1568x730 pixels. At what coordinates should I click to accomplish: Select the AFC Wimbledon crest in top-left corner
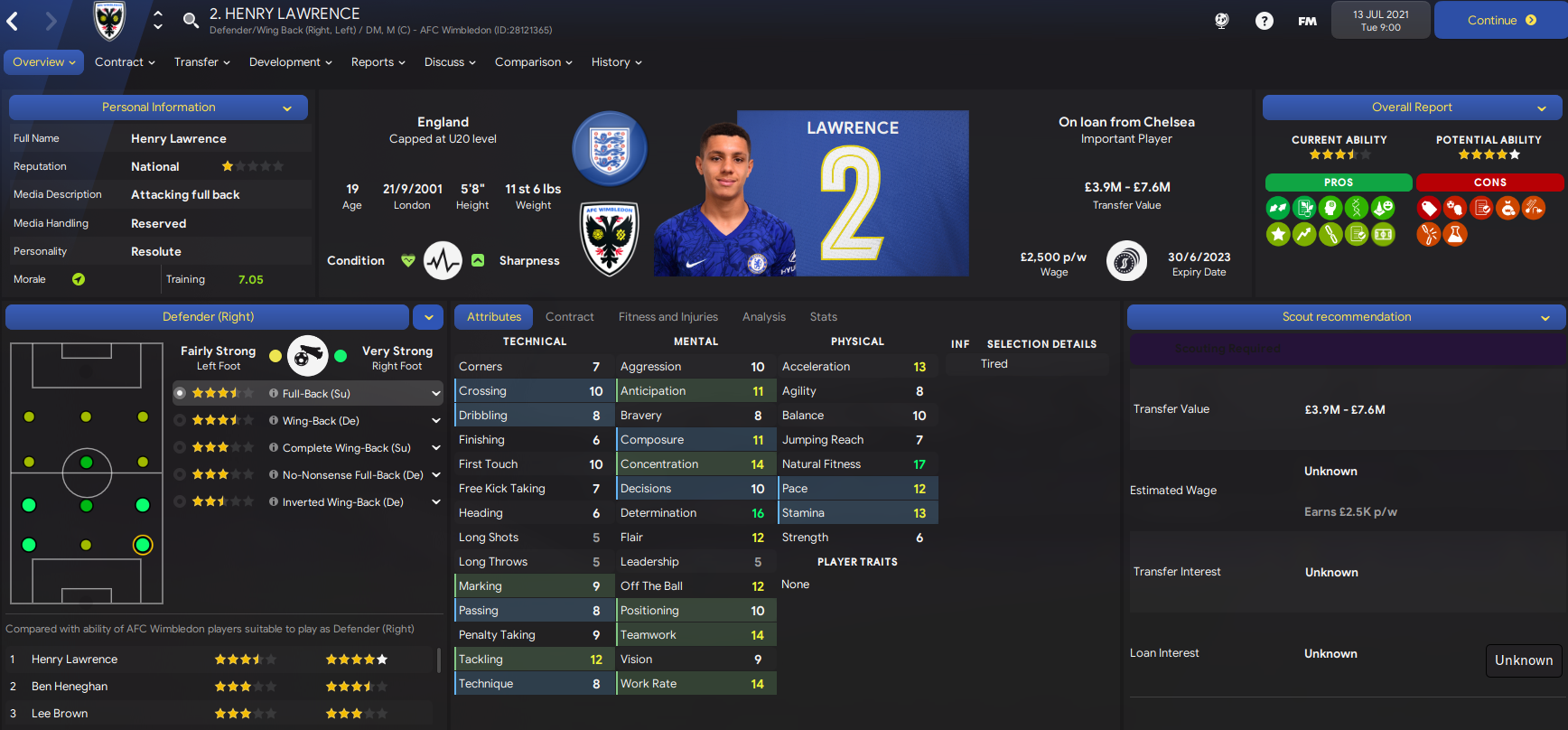click(x=108, y=20)
